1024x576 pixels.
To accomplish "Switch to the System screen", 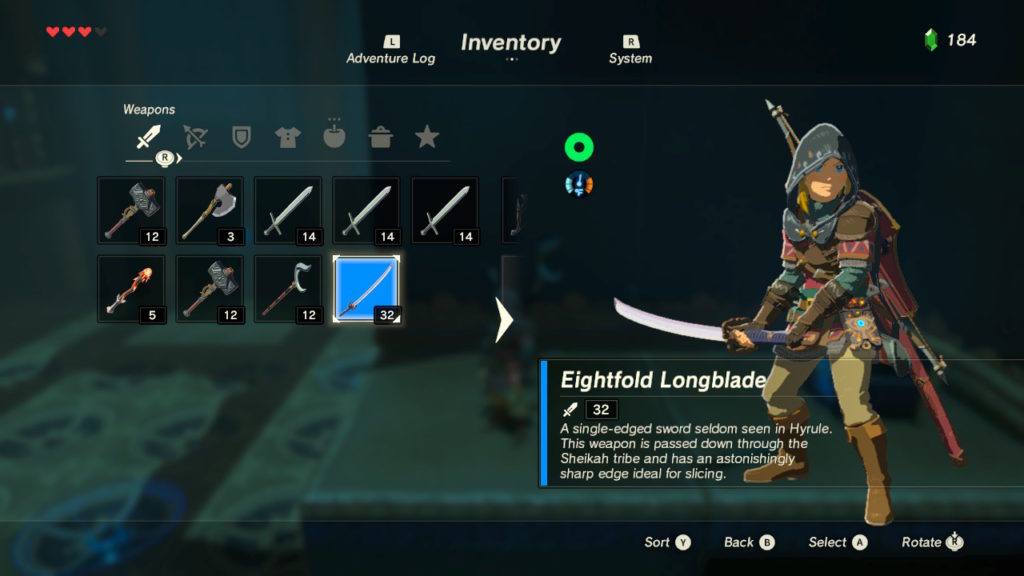I will pyautogui.click(x=630, y=50).
